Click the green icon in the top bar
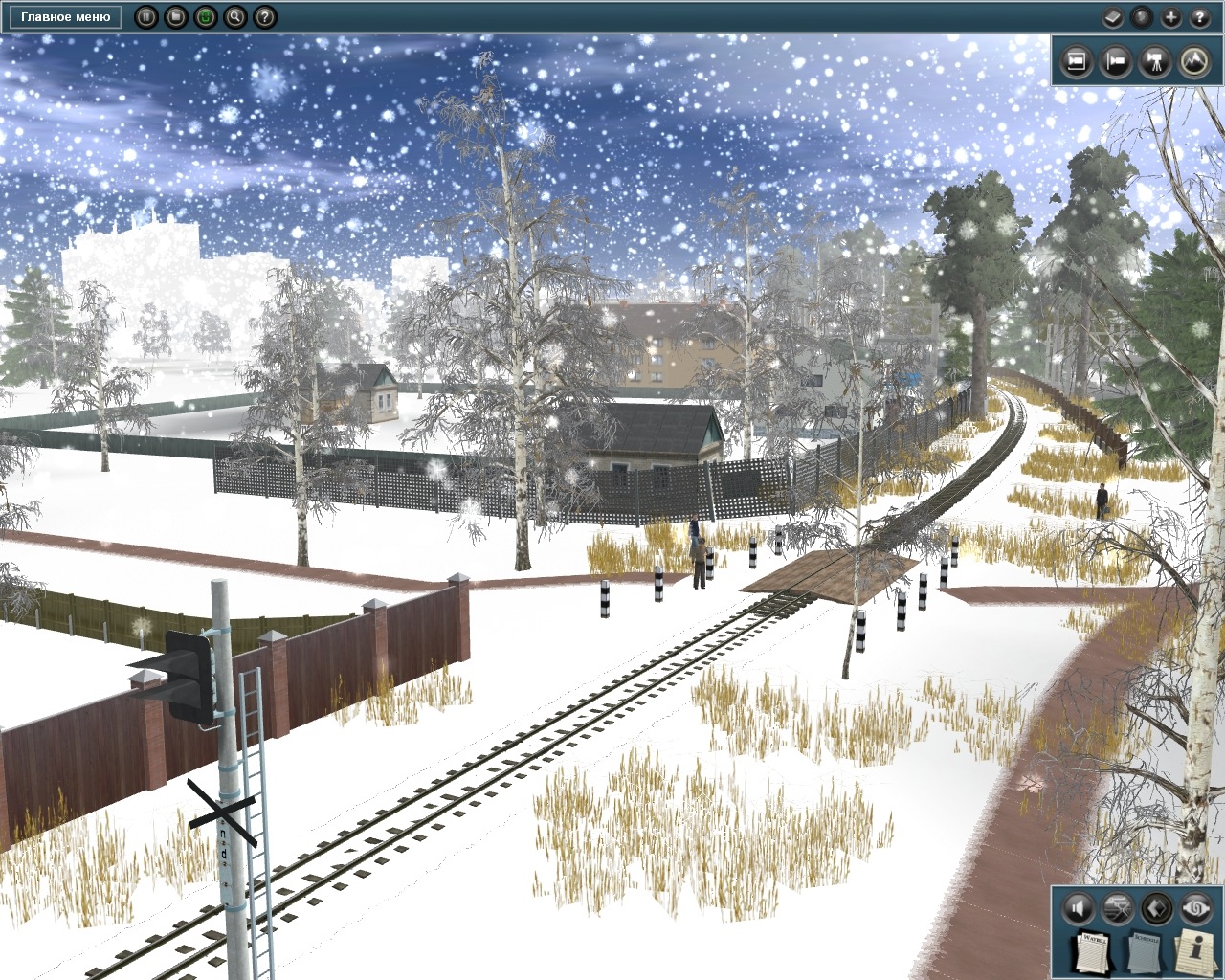The image size is (1225, 980). pyautogui.click(x=205, y=16)
